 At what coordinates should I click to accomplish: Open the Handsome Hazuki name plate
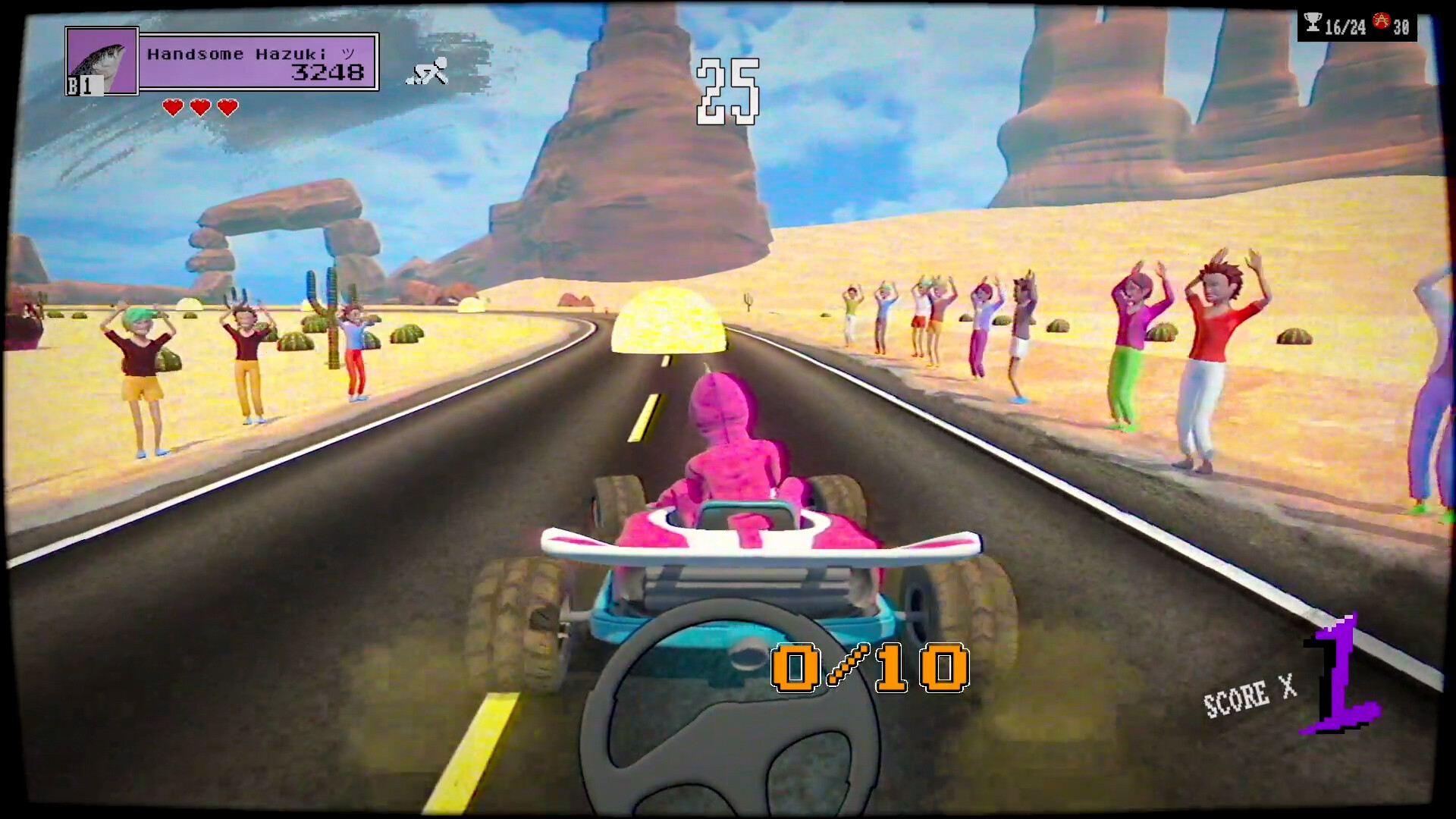tap(250, 54)
